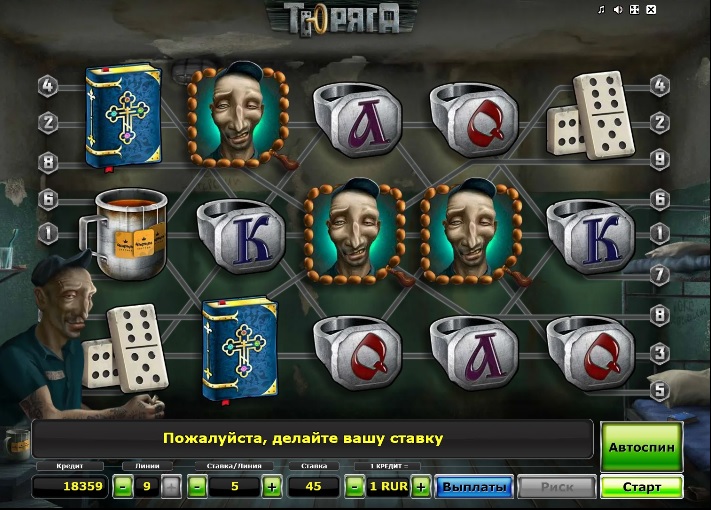711x510 pixels.
Task: Click the greyed-out Риск button
Action: (558, 487)
